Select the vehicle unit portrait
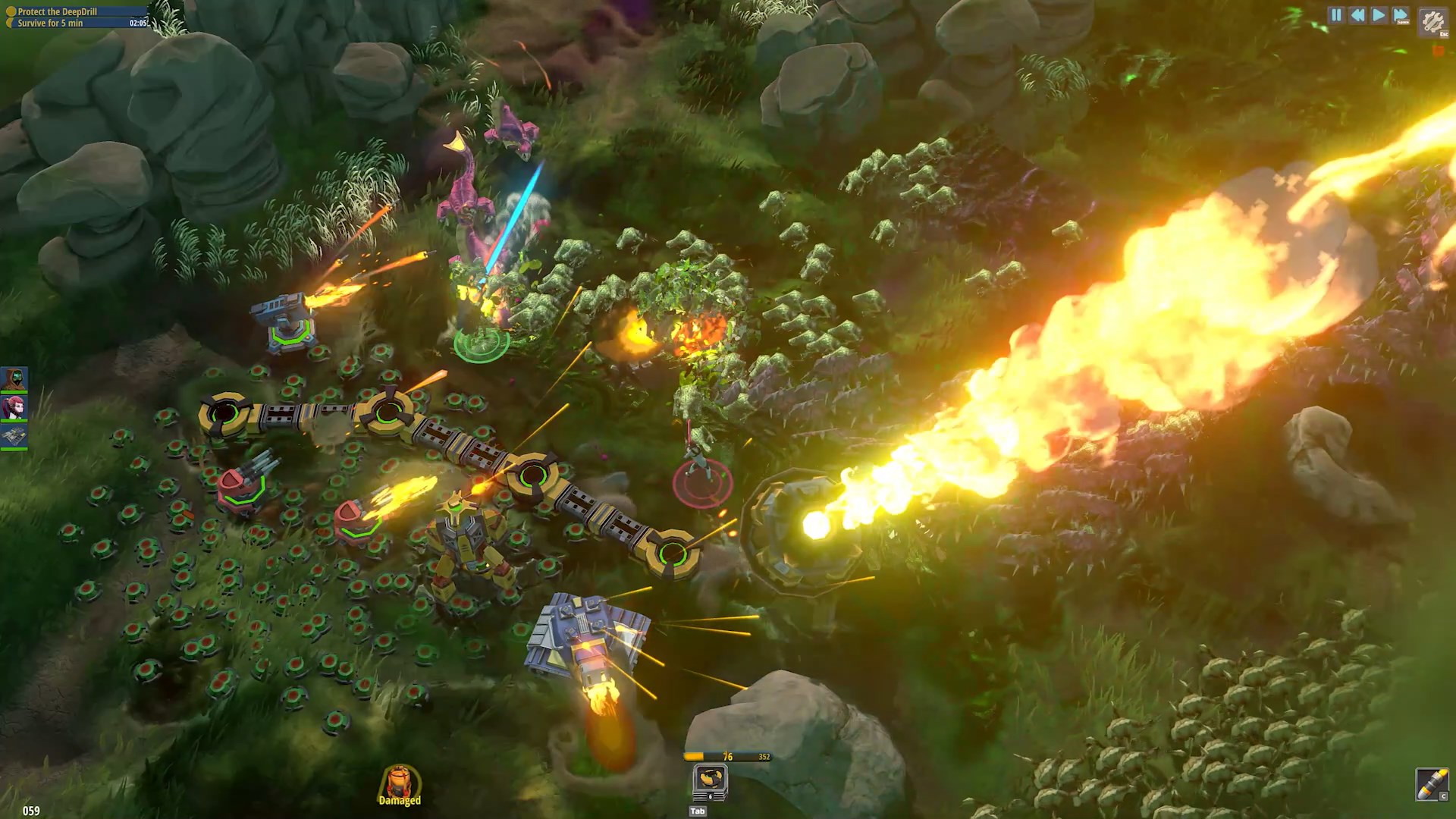The width and height of the screenshot is (1456, 819). tap(14, 436)
